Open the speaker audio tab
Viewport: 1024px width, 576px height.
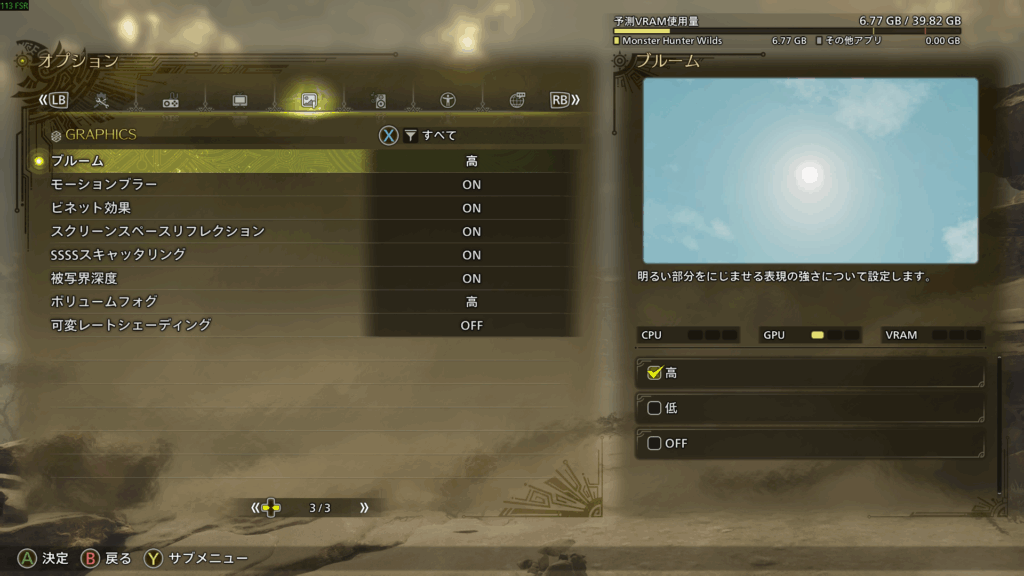pos(379,100)
